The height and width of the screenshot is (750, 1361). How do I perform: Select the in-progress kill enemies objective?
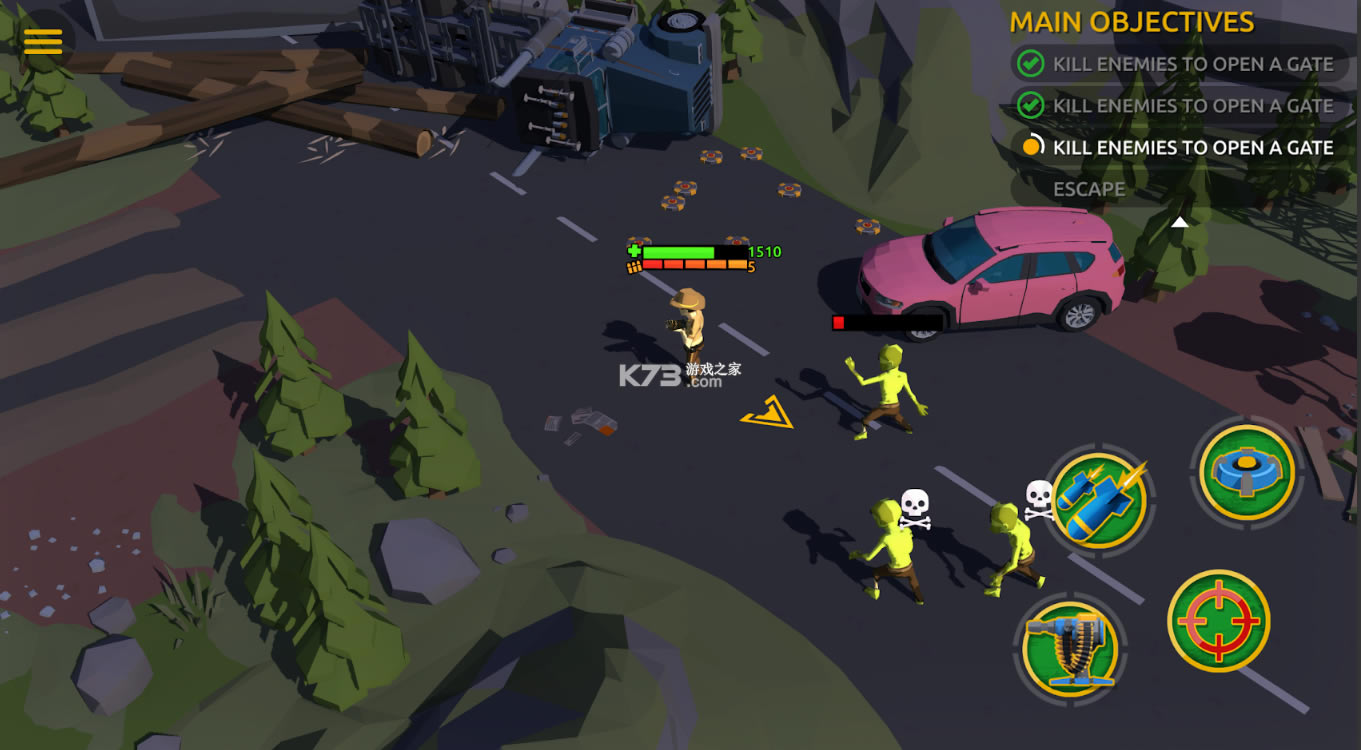(x=1180, y=147)
